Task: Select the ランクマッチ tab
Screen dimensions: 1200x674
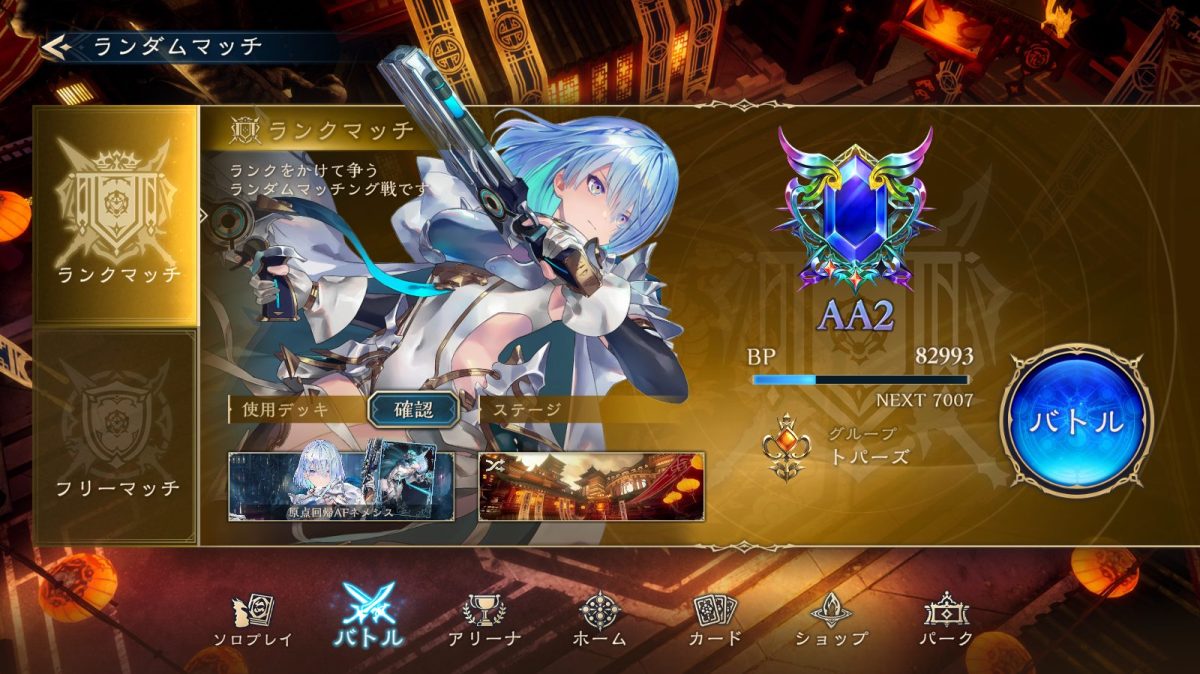Action: coord(116,216)
